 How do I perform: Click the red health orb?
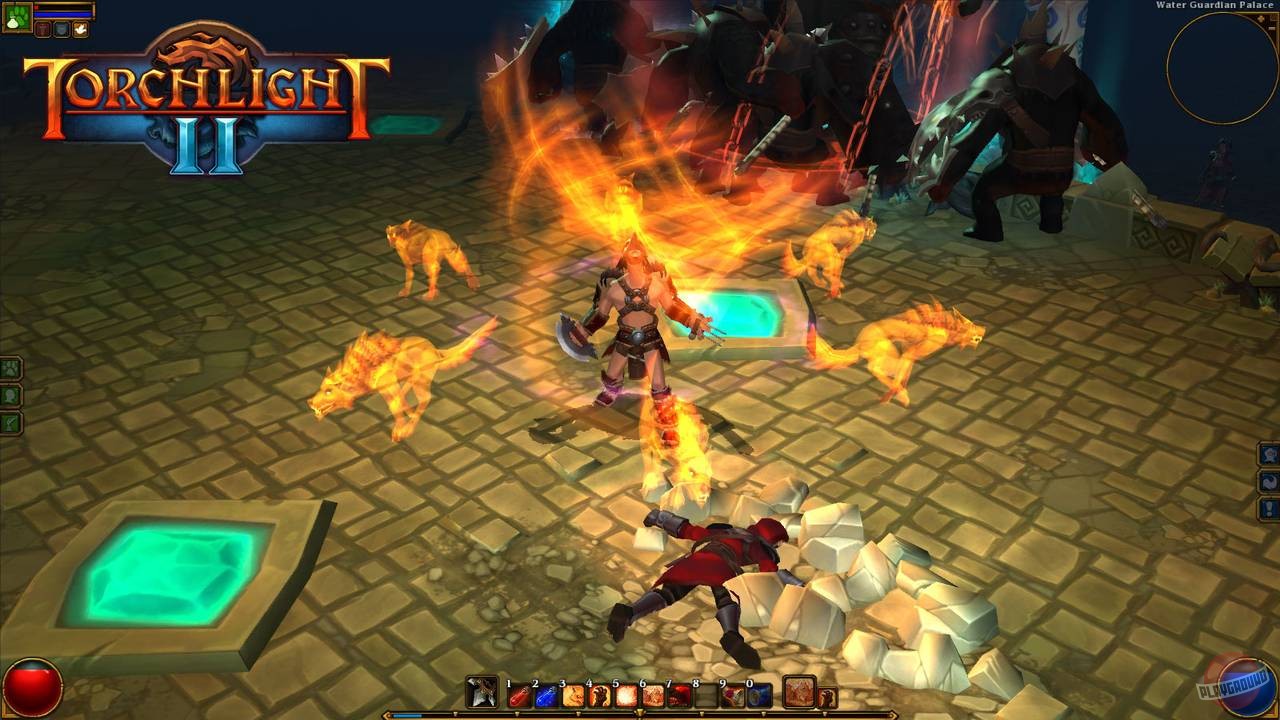pos(33,685)
